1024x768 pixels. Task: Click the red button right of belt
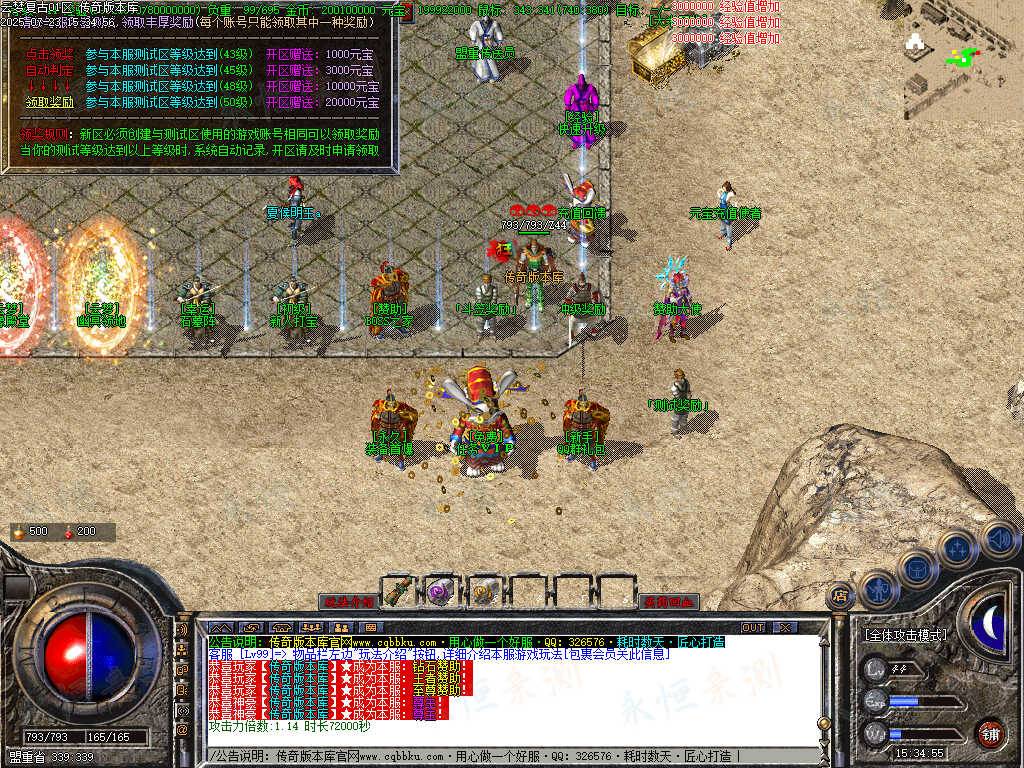668,602
